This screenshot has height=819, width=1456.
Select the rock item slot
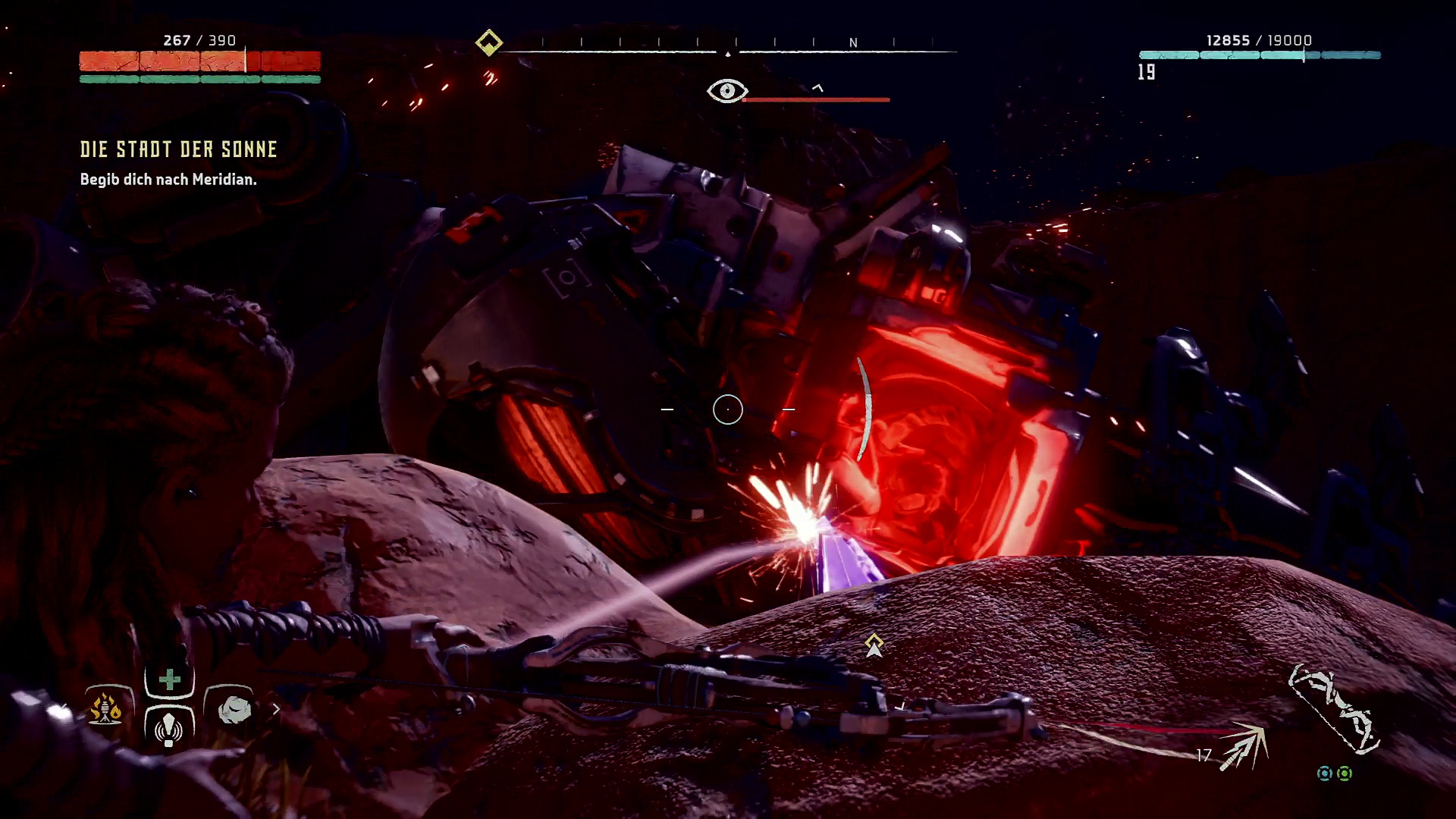click(x=234, y=709)
